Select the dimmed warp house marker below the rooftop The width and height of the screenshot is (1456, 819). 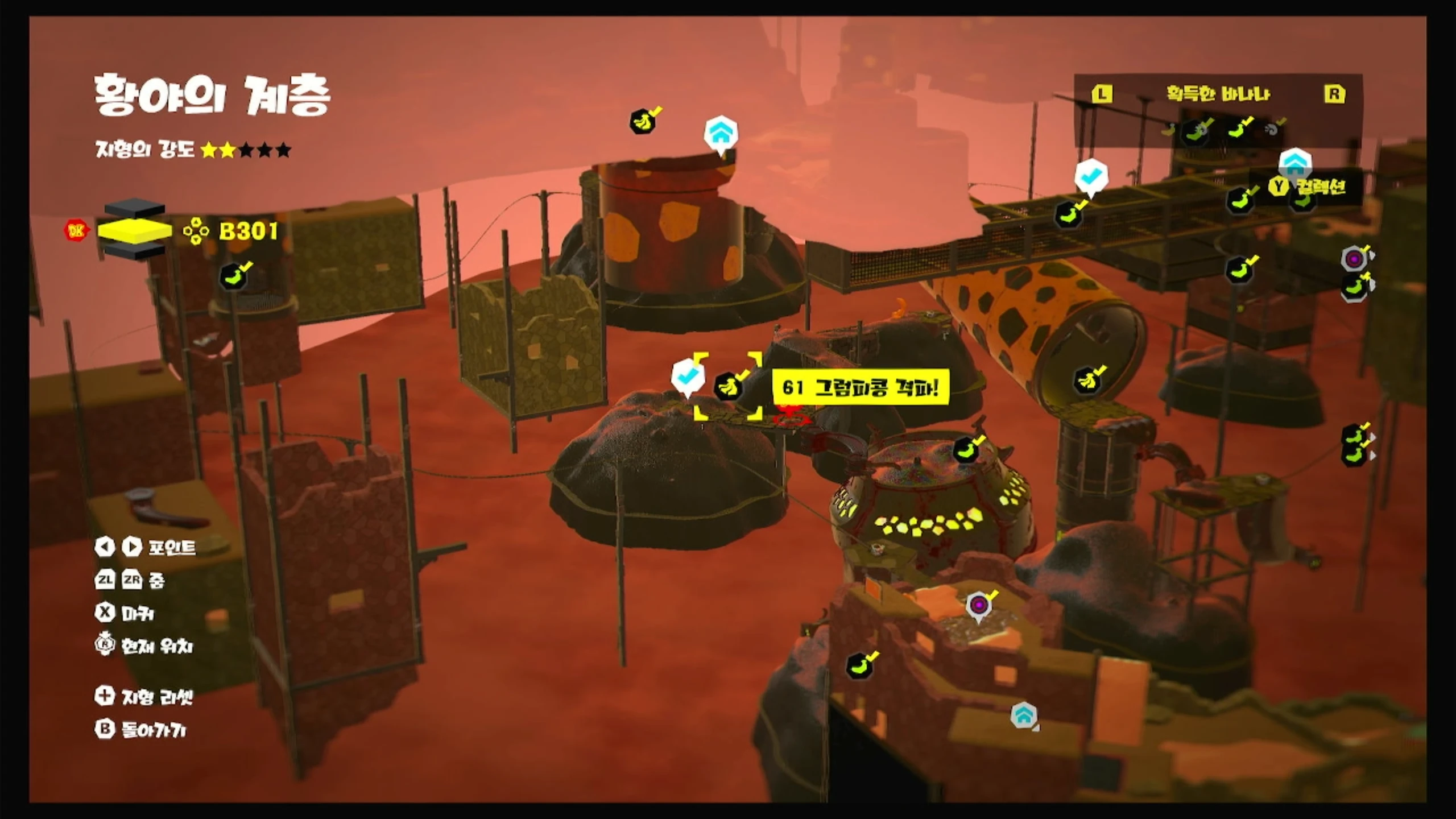pos(1023,715)
